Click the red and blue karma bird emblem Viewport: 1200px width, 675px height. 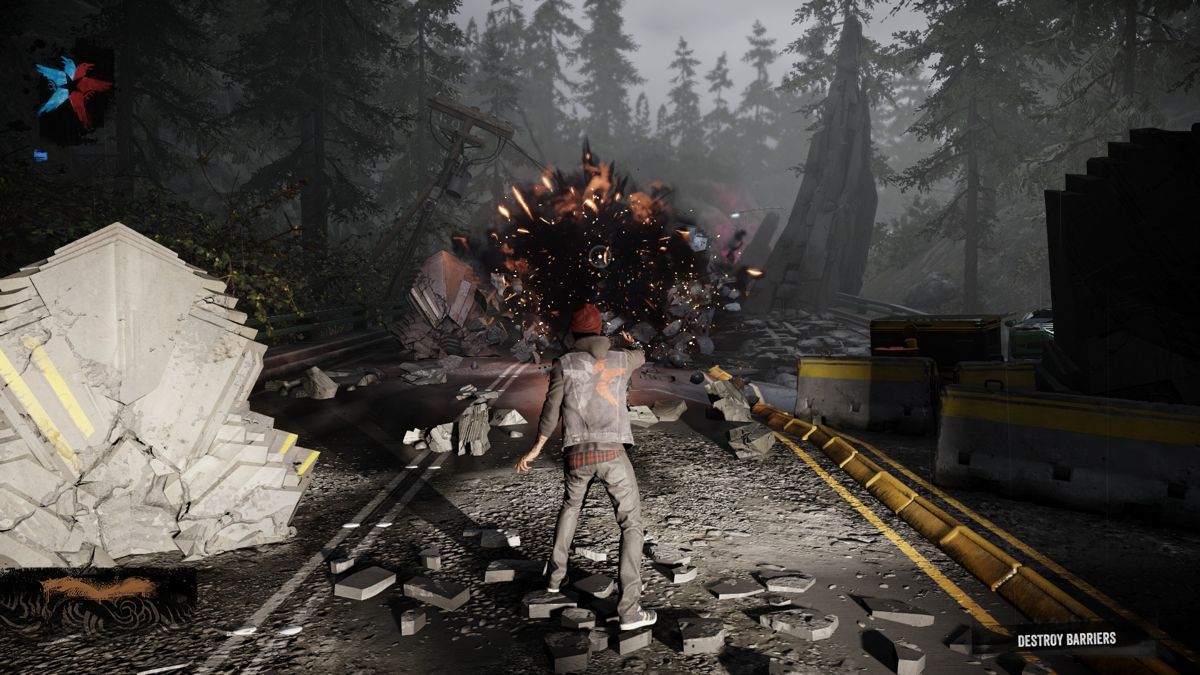73,89
